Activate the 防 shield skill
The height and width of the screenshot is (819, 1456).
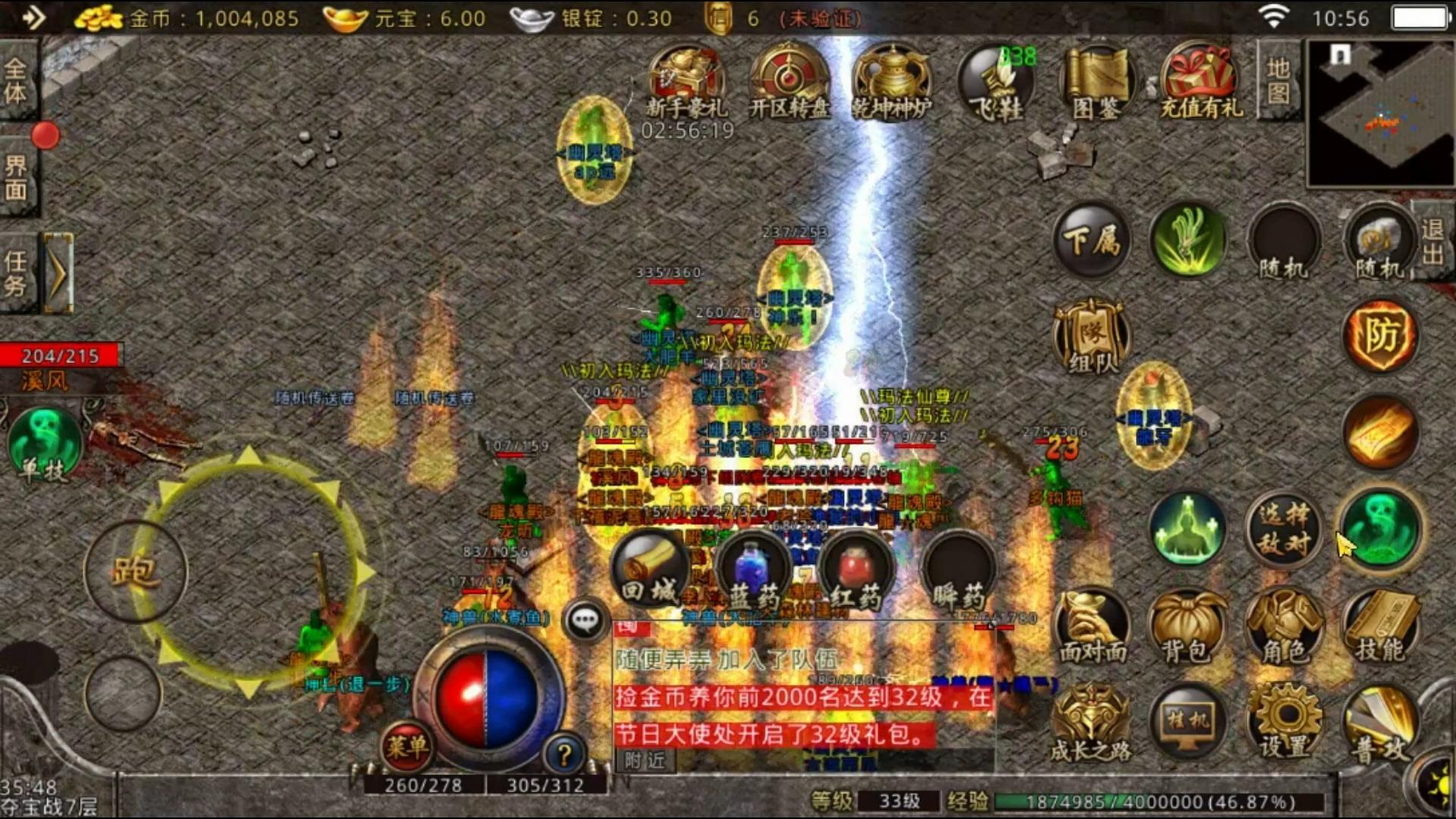[x=1380, y=336]
